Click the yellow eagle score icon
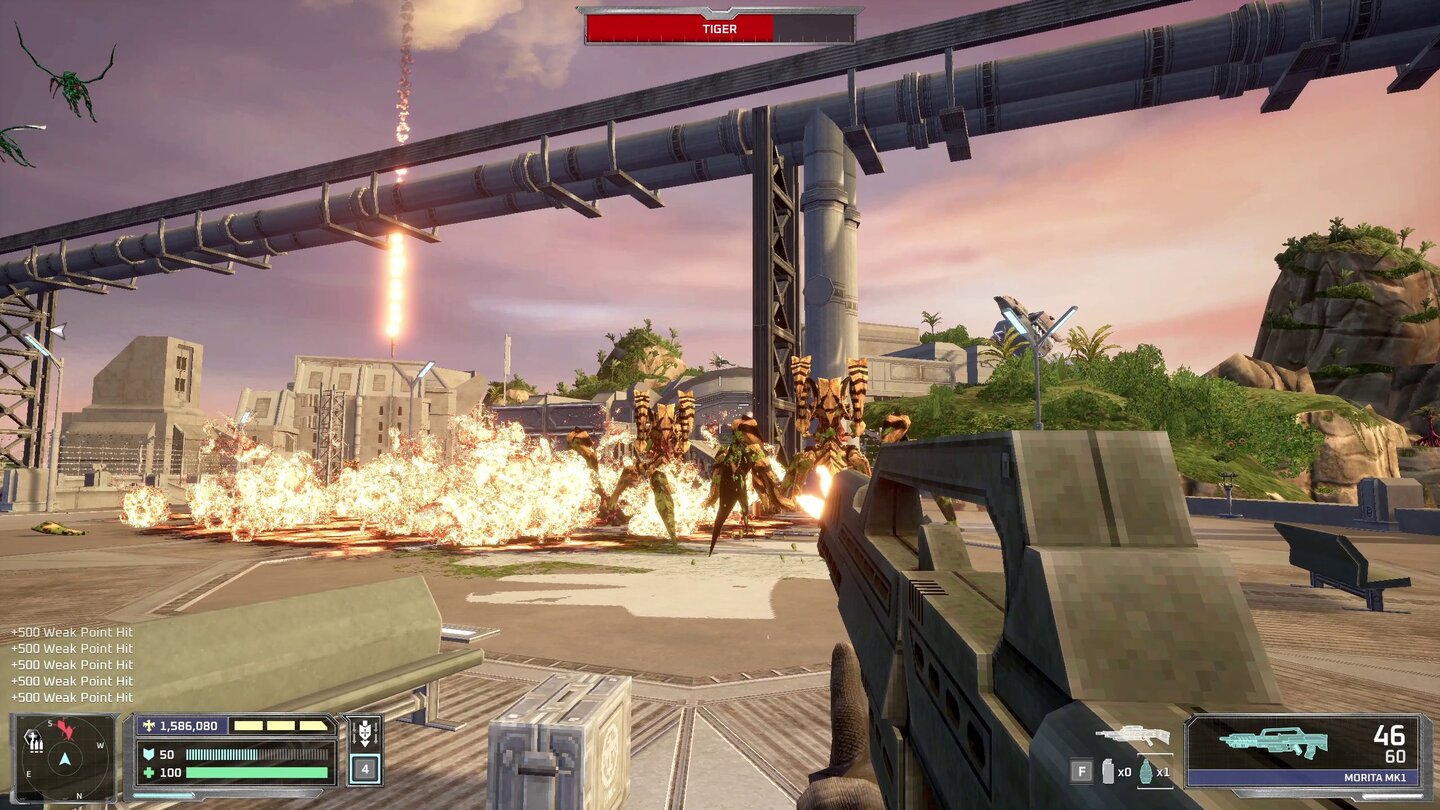Viewport: 1440px width, 810px height. [x=151, y=723]
